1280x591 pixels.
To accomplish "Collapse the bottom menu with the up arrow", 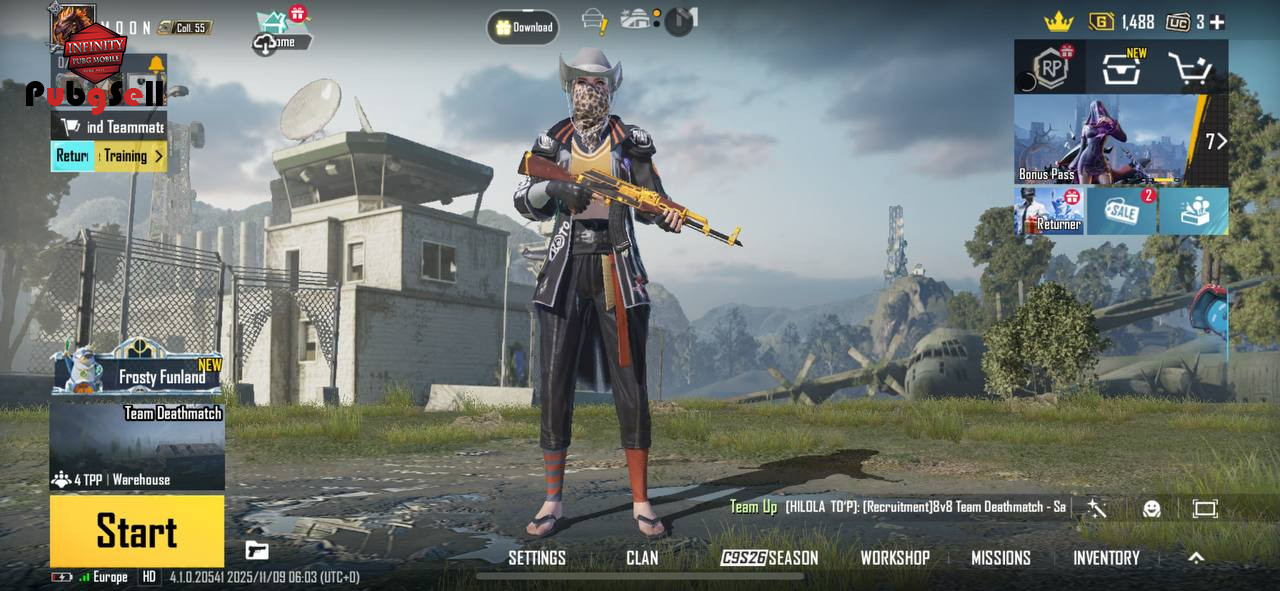I will pyautogui.click(x=1196, y=558).
